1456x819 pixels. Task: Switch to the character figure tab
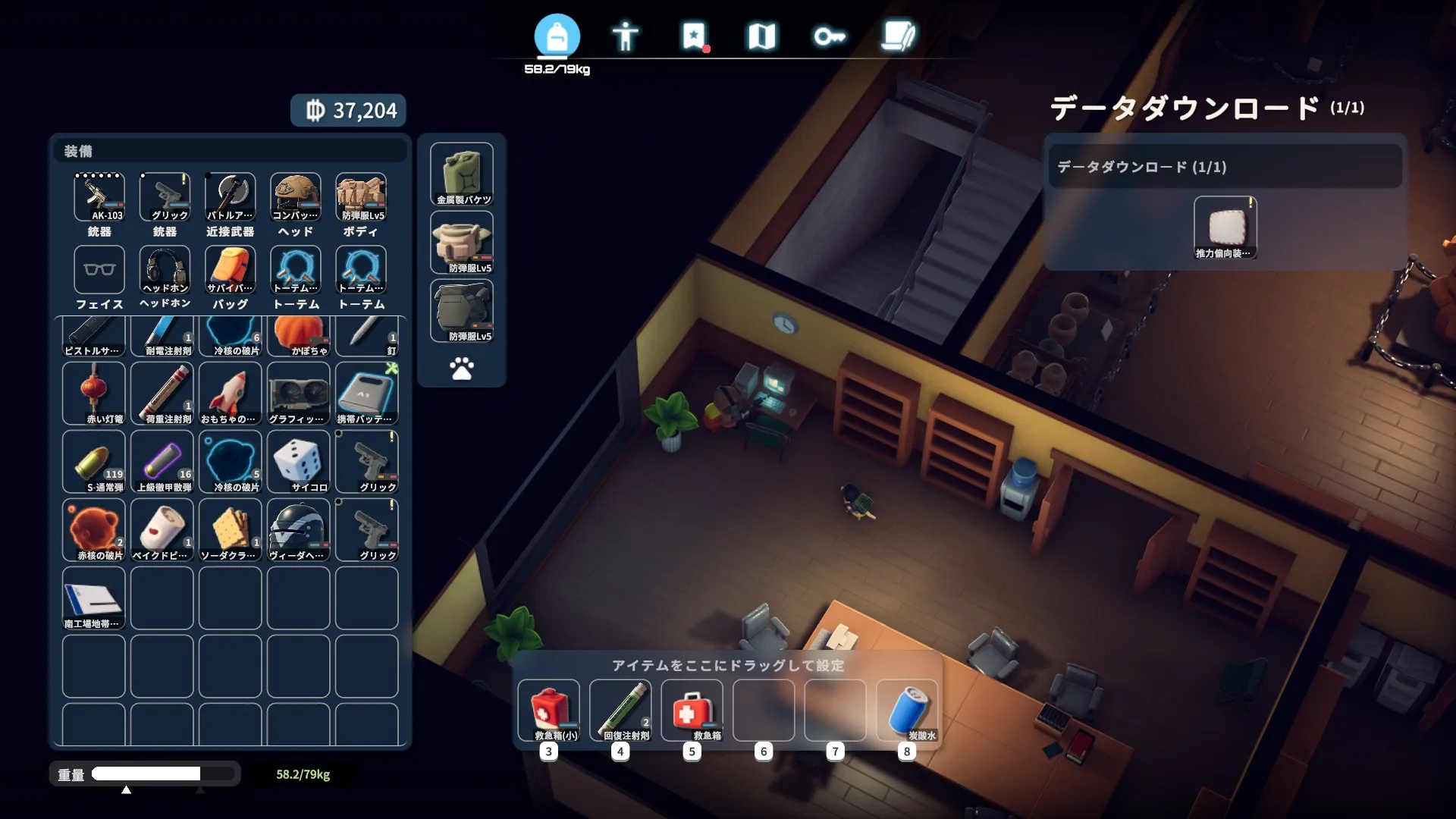(626, 36)
